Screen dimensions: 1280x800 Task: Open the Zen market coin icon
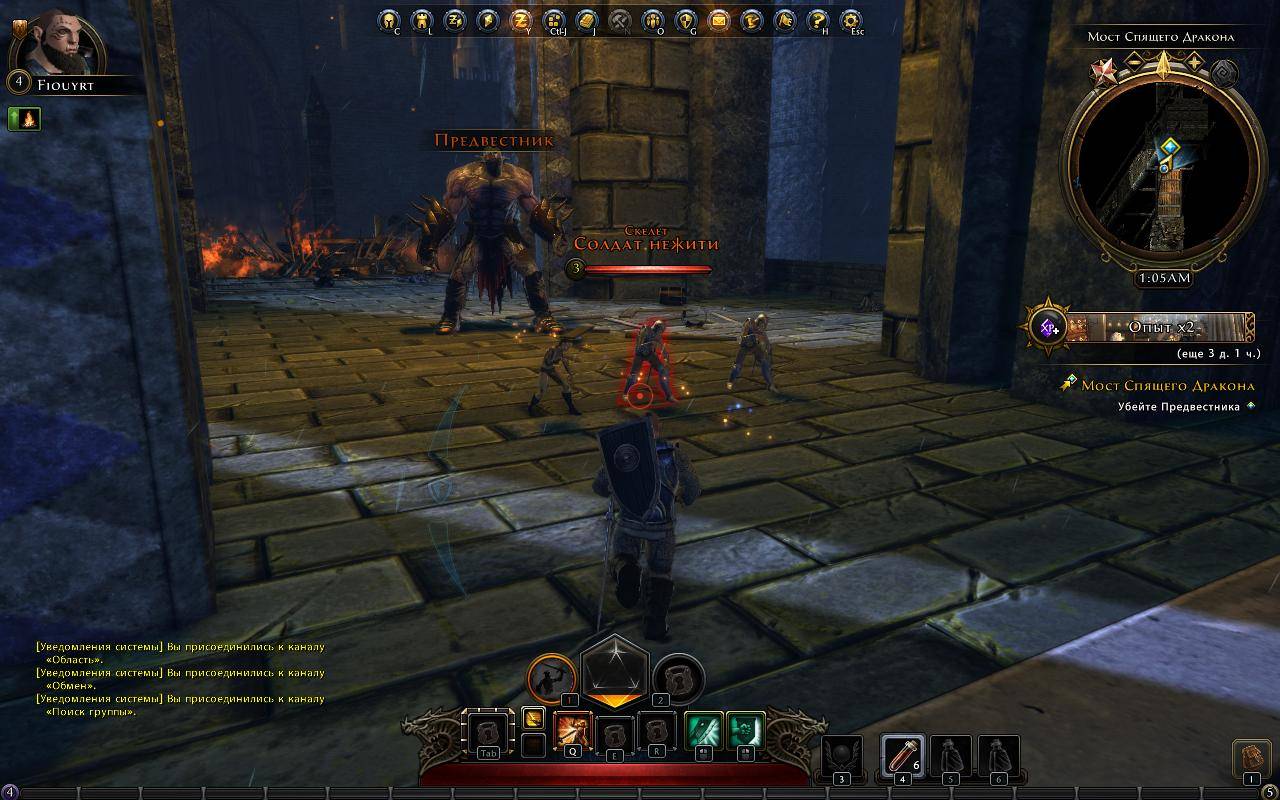pyautogui.click(x=520, y=20)
